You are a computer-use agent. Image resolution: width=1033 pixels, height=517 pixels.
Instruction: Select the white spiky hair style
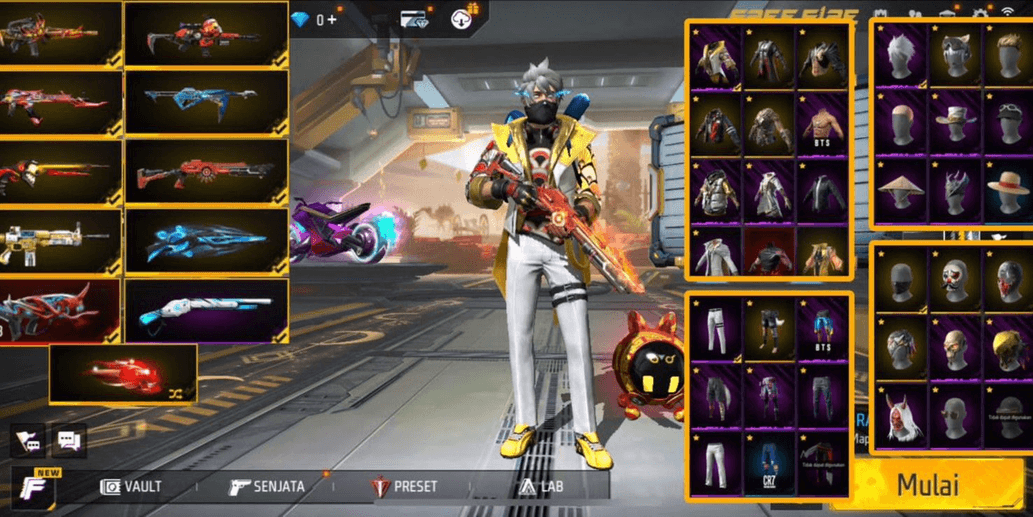click(x=898, y=55)
